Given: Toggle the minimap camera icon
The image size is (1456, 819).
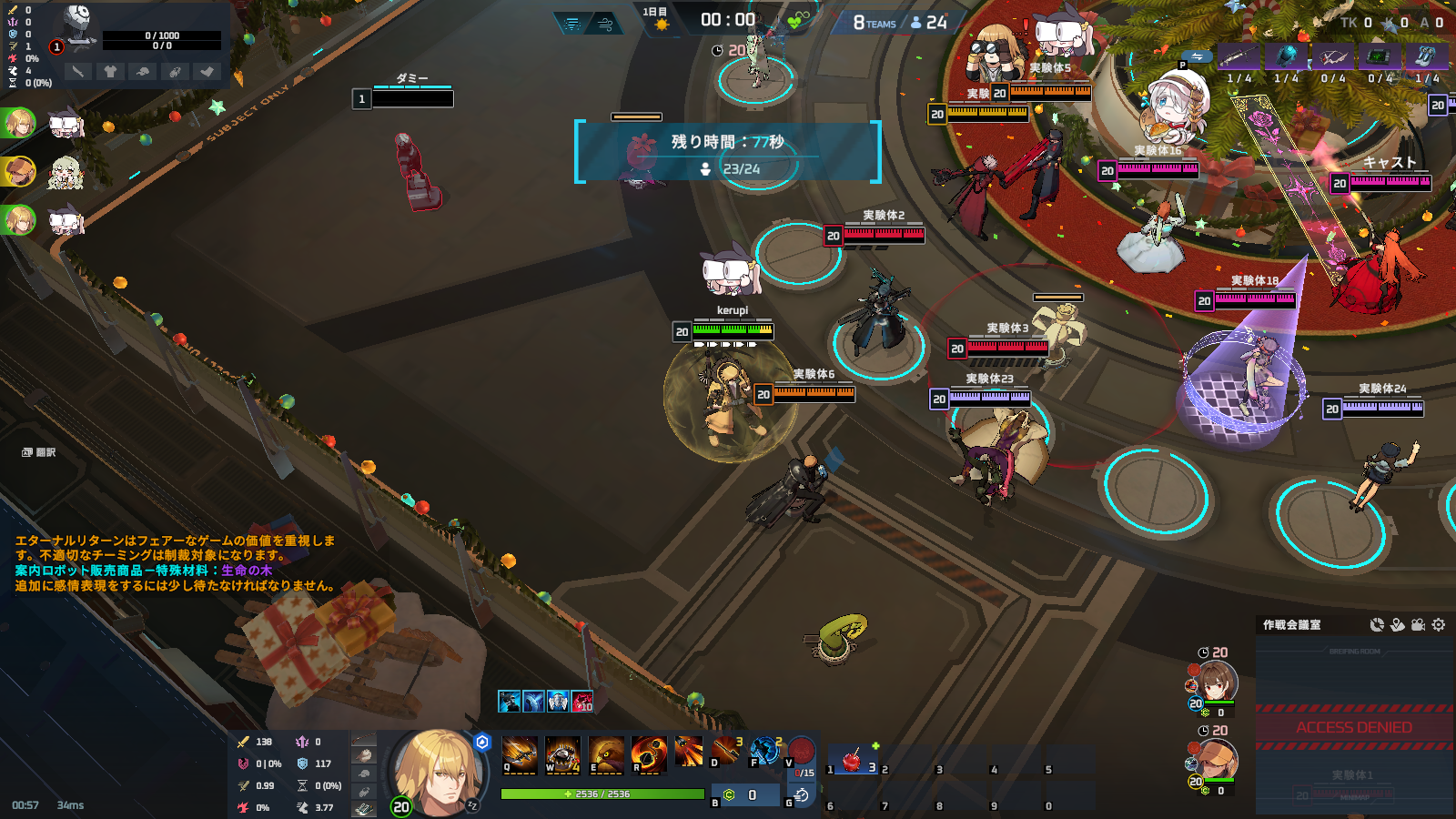Looking at the screenshot, I should (x=1418, y=624).
